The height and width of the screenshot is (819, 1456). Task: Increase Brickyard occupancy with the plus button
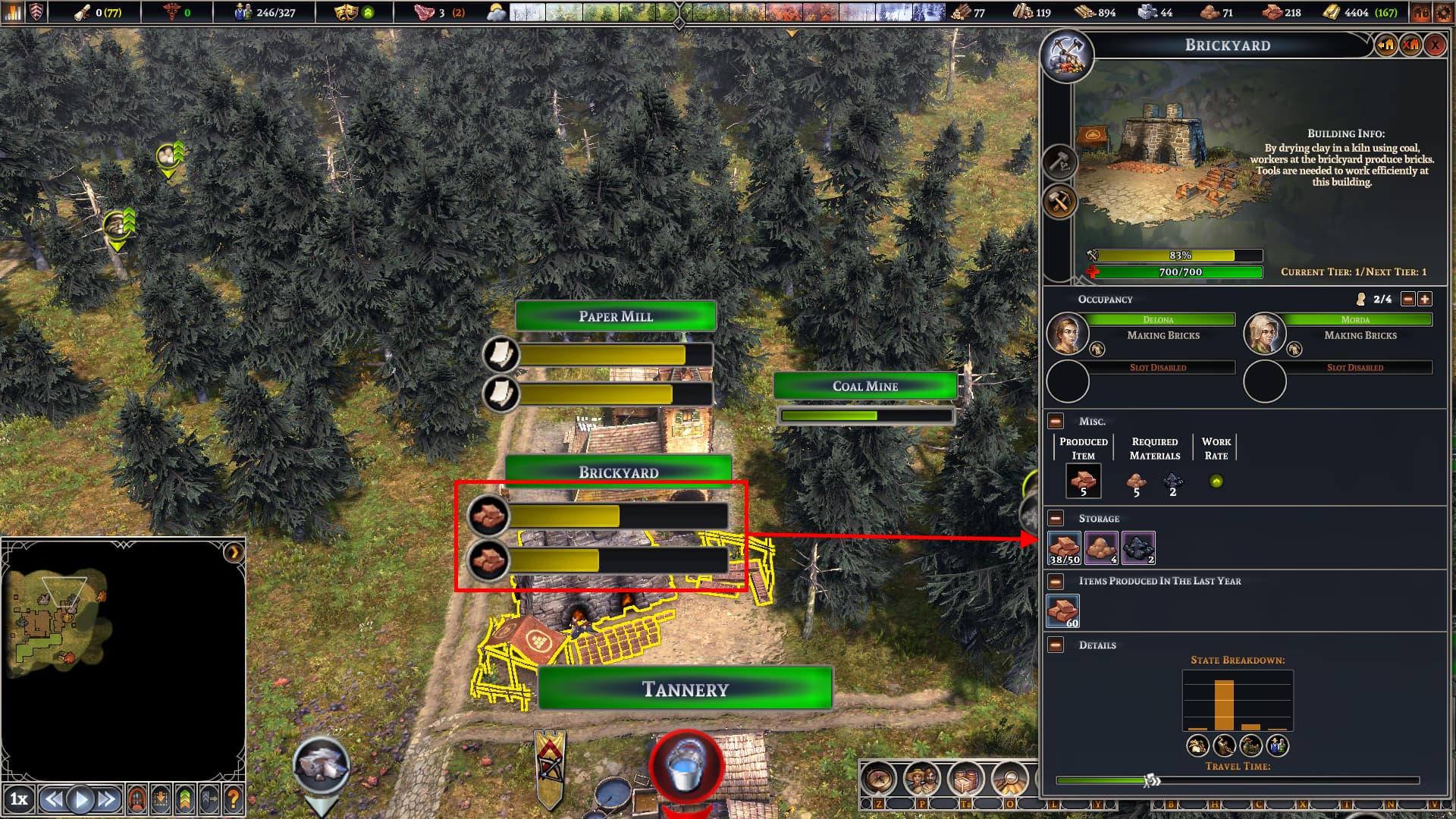(x=1425, y=300)
